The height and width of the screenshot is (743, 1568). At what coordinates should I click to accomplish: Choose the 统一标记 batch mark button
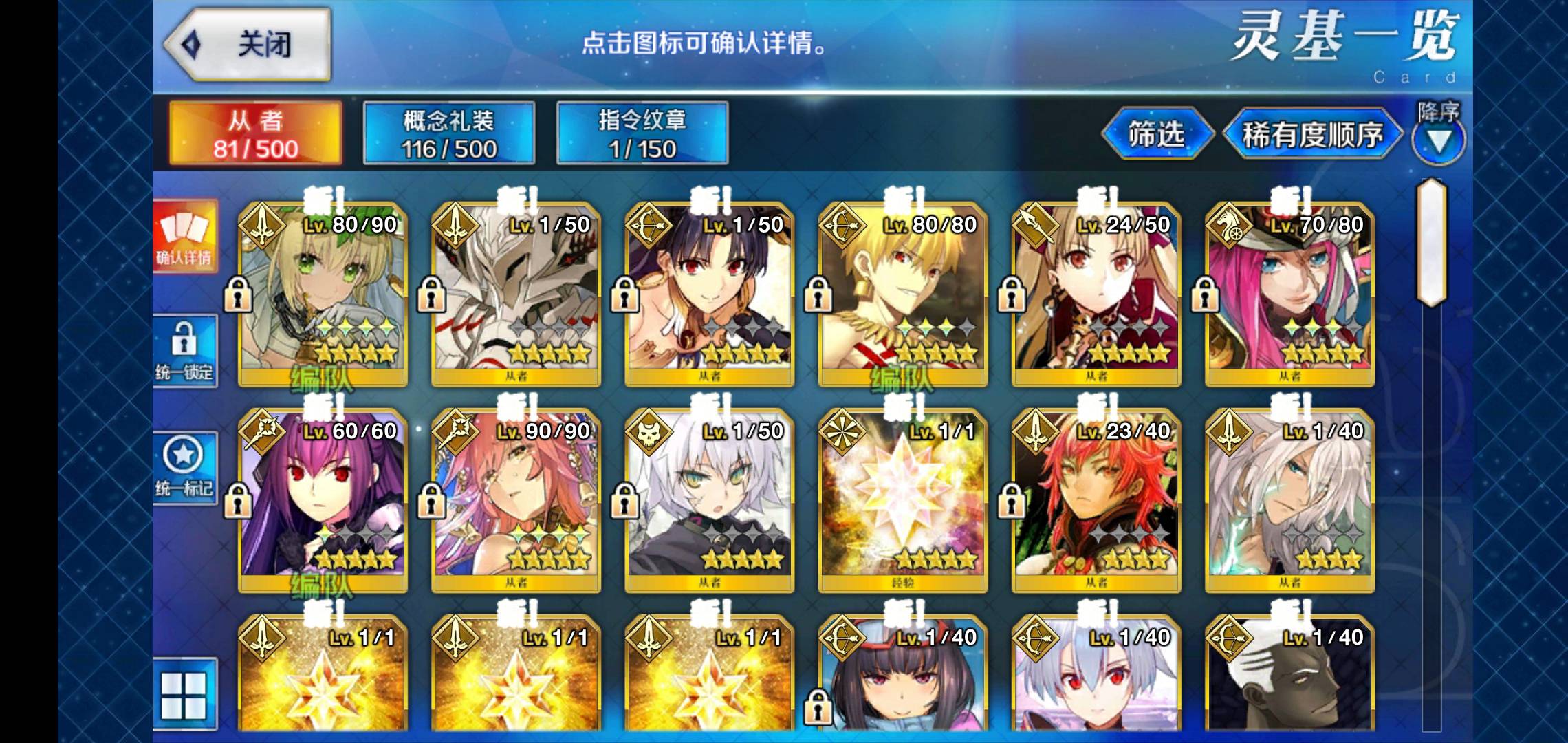184,468
